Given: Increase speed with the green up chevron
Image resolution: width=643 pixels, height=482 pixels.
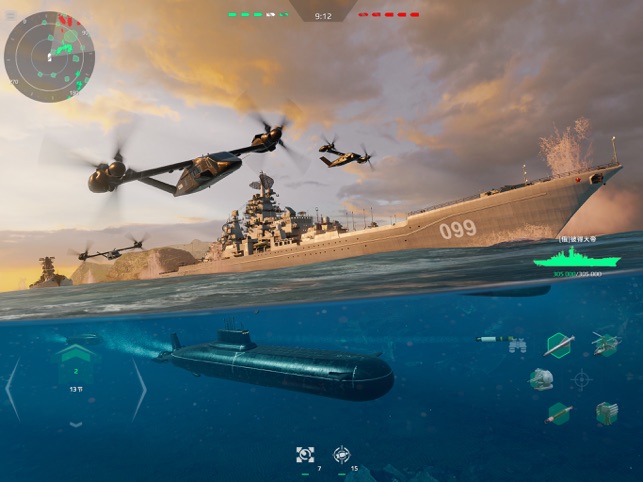Looking at the screenshot, I should coord(75,353).
